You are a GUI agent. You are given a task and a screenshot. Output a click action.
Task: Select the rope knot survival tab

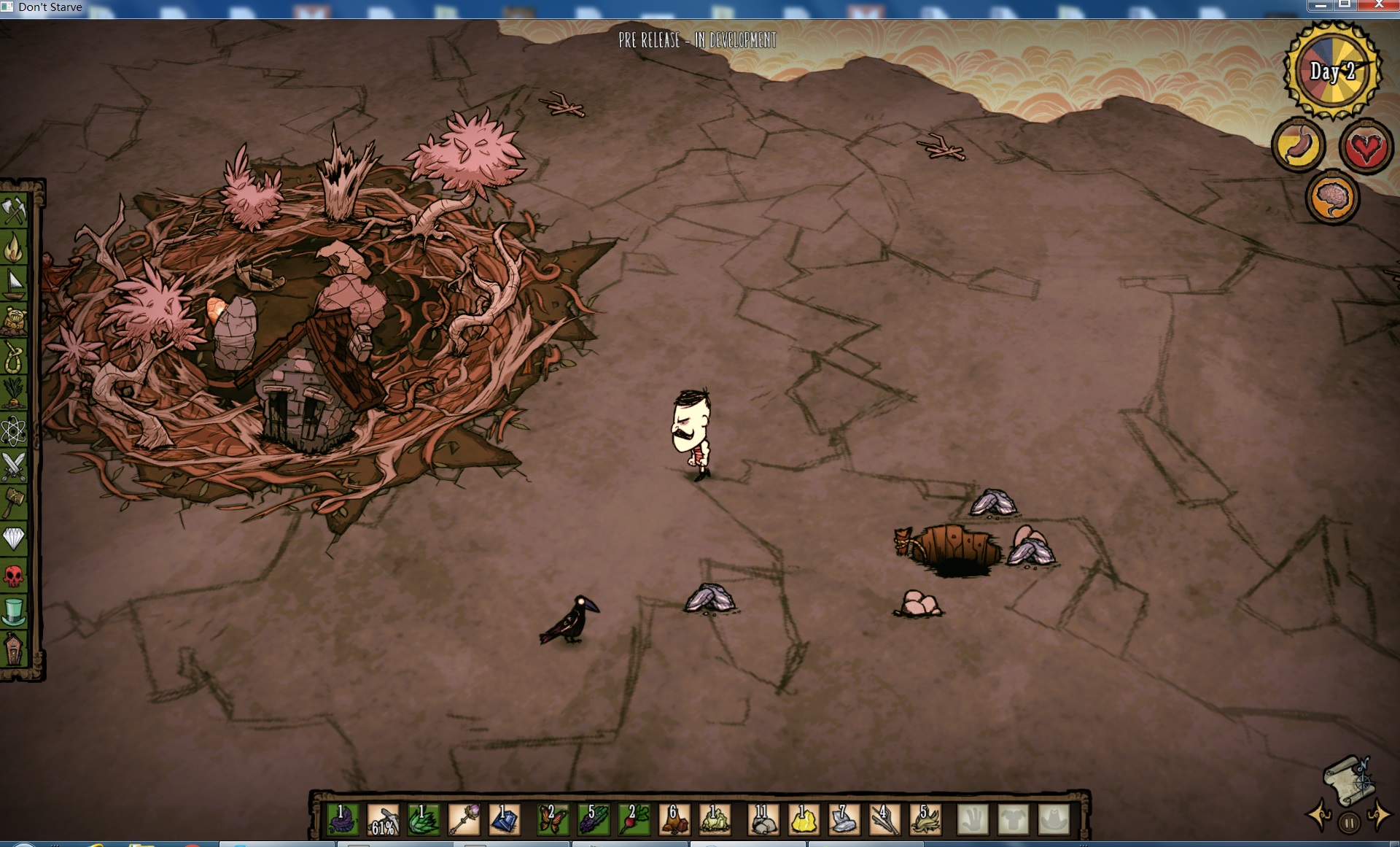pos(14,357)
